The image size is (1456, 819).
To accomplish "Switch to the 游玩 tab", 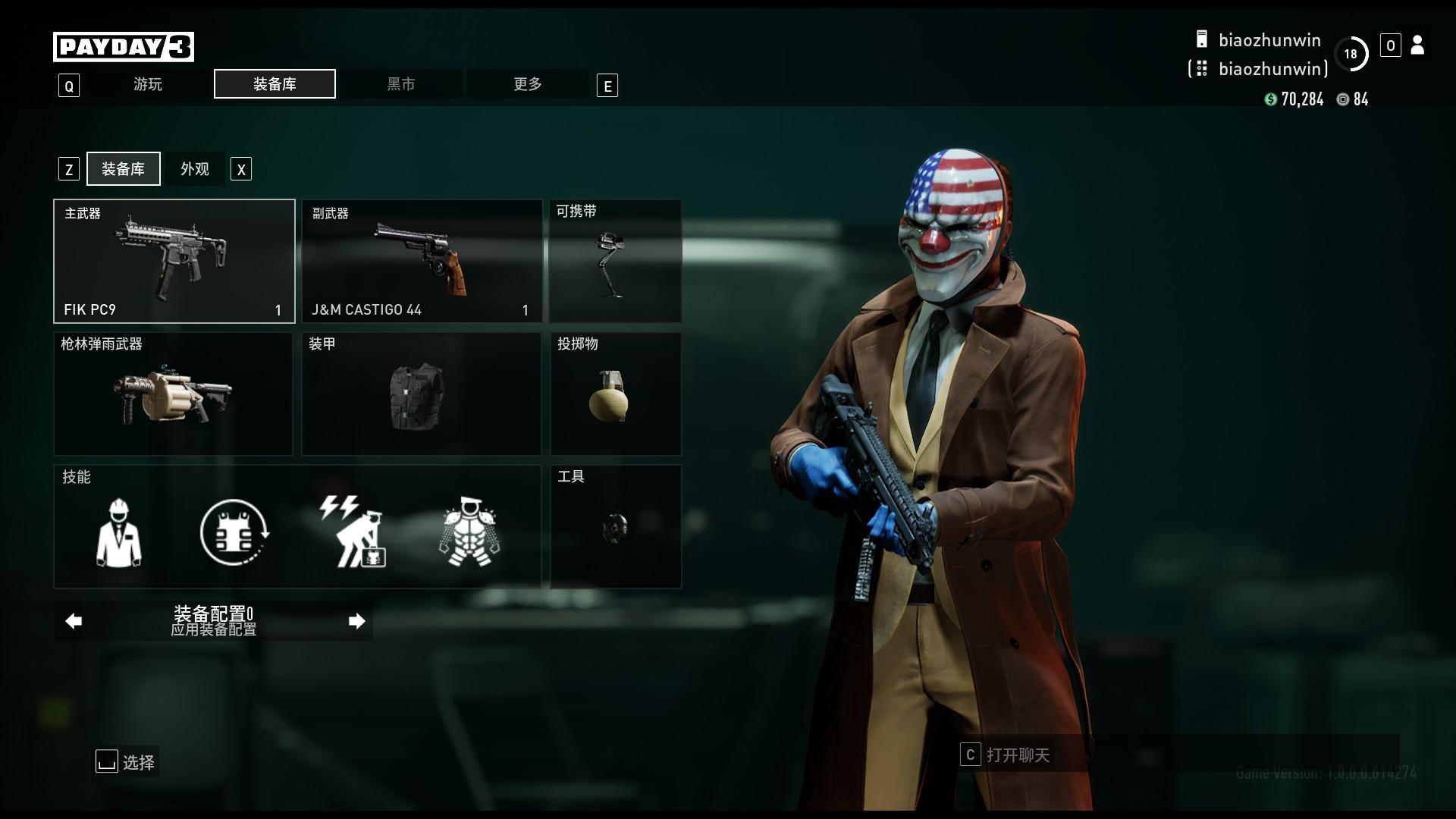I will 148,84.
